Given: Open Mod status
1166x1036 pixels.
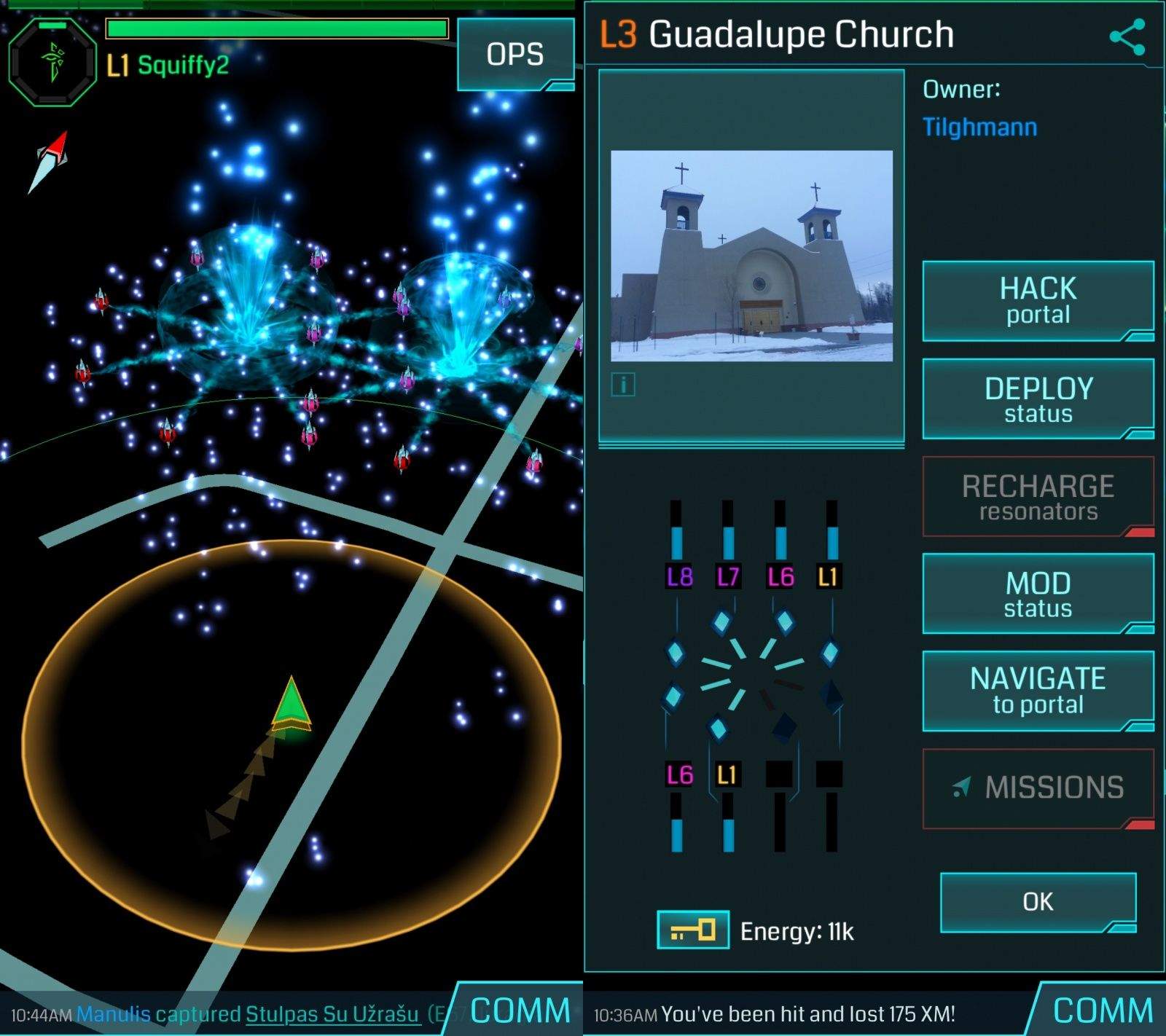Looking at the screenshot, I should [x=1038, y=593].
